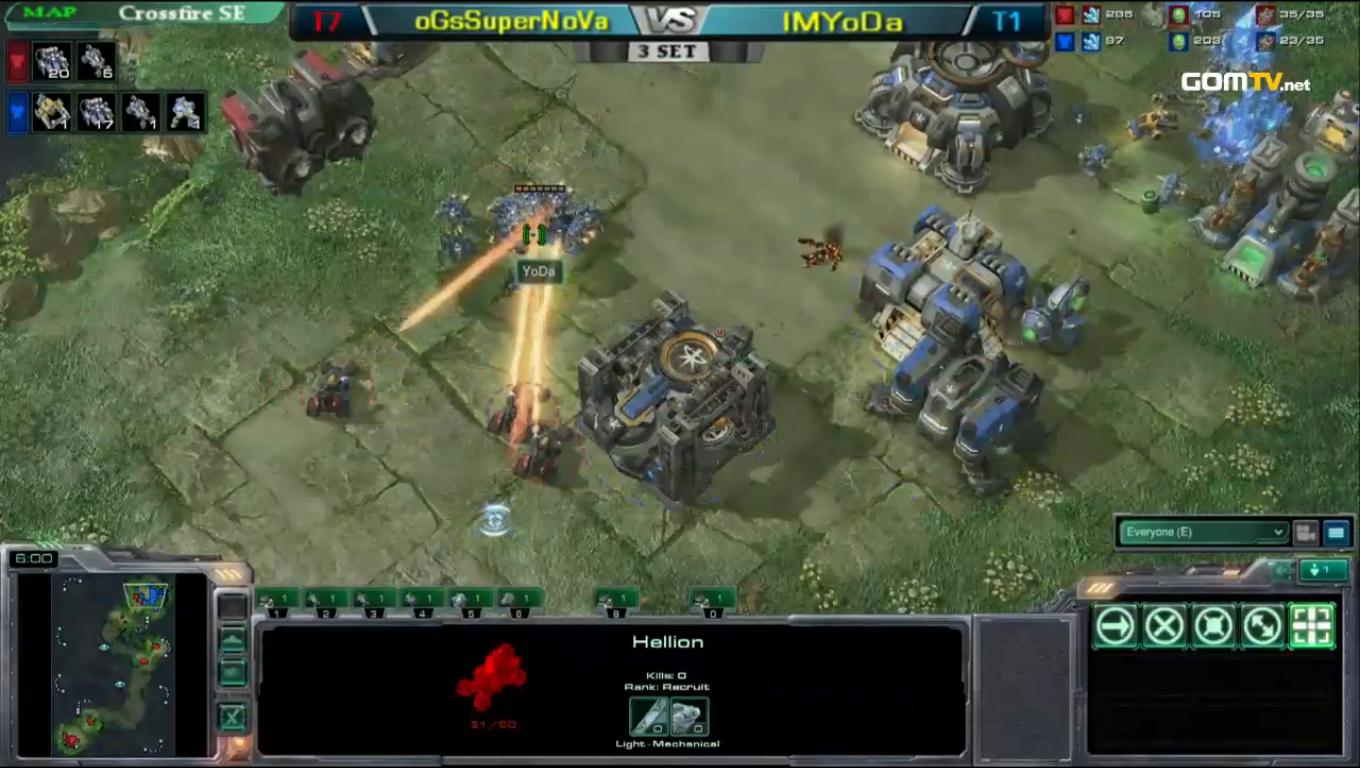Screen dimensions: 1360x768
Task: Activate the Move command button
Action: (1115, 627)
